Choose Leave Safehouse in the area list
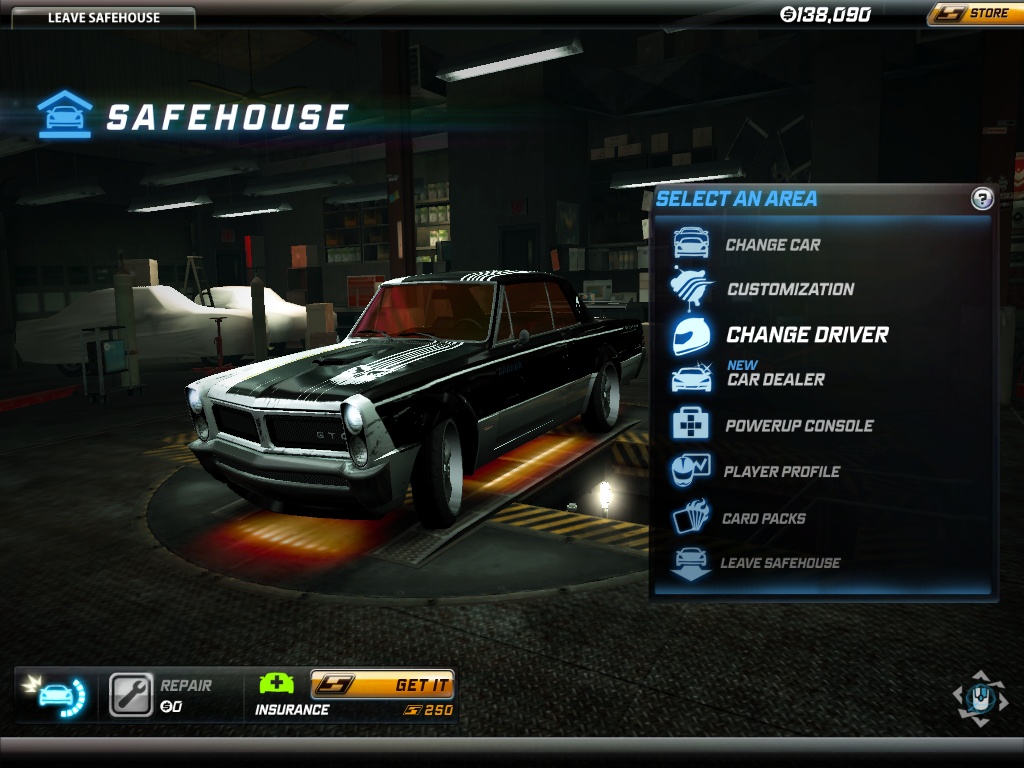The height and width of the screenshot is (768, 1024). click(780, 563)
